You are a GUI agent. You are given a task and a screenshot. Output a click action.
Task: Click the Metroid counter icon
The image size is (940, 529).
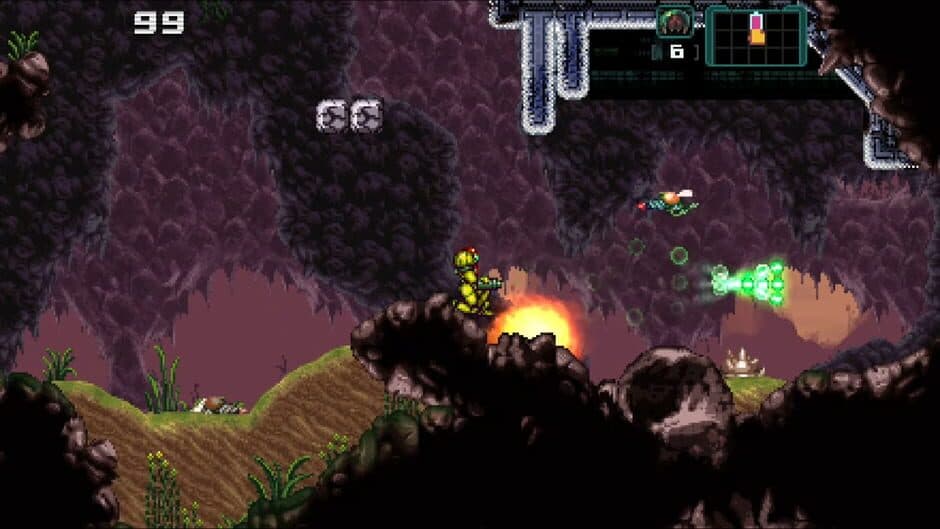(675, 22)
